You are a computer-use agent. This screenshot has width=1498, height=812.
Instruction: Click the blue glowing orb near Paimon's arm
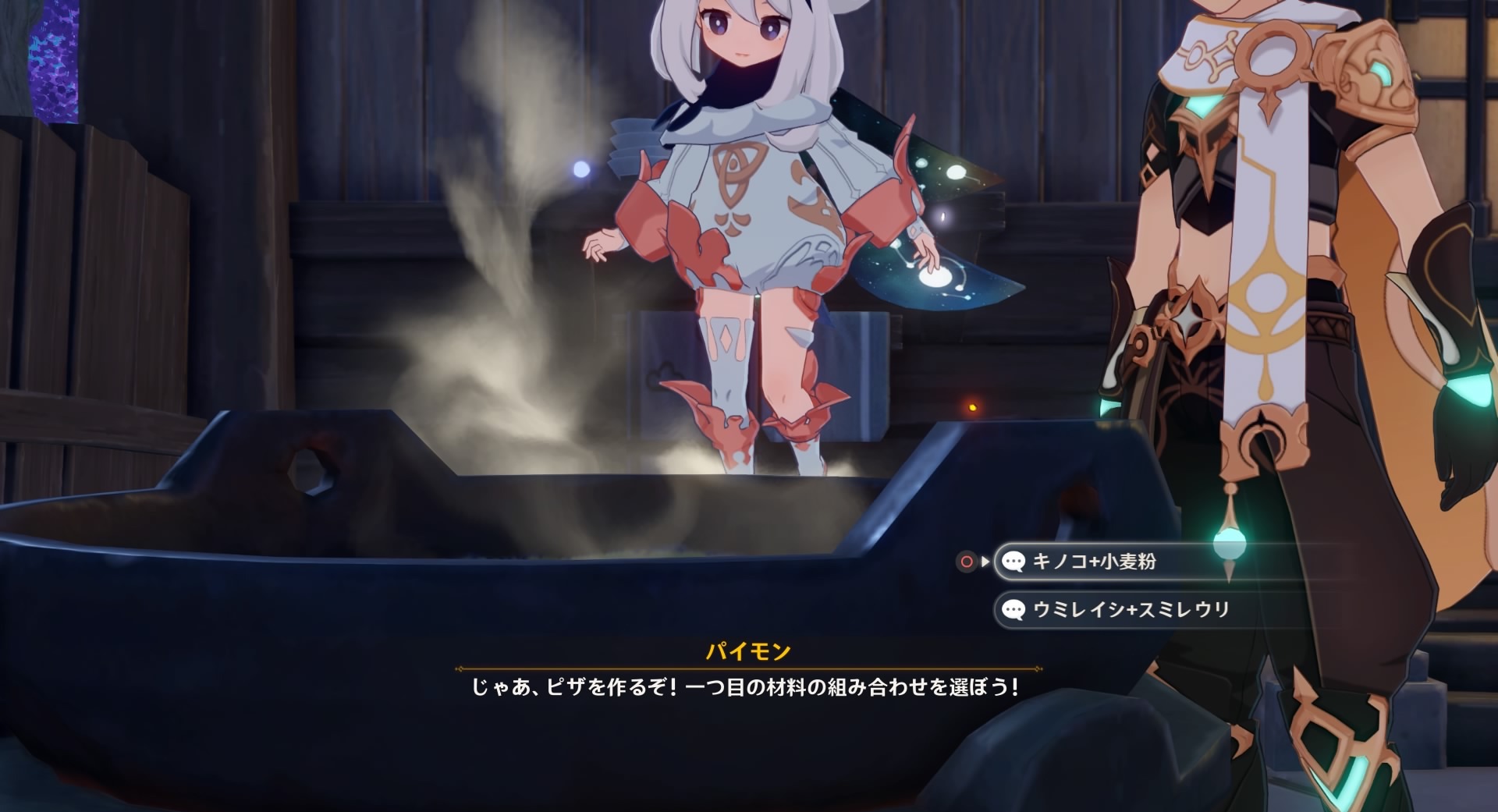point(581,168)
